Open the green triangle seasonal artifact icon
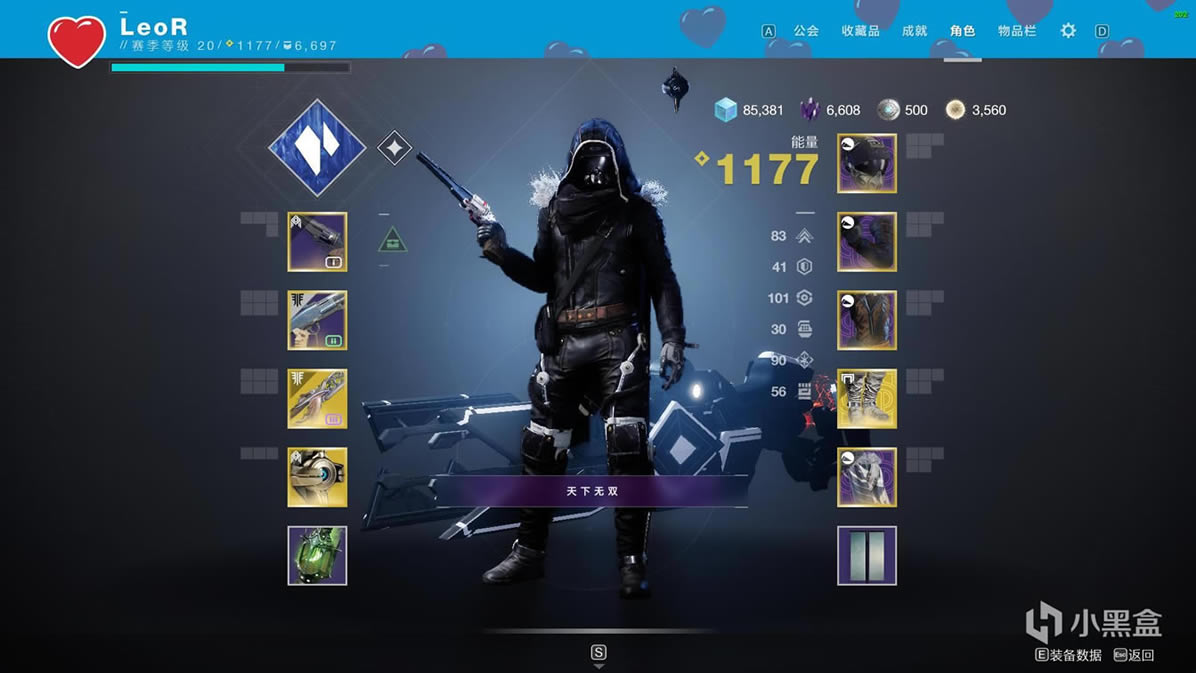 [393, 240]
